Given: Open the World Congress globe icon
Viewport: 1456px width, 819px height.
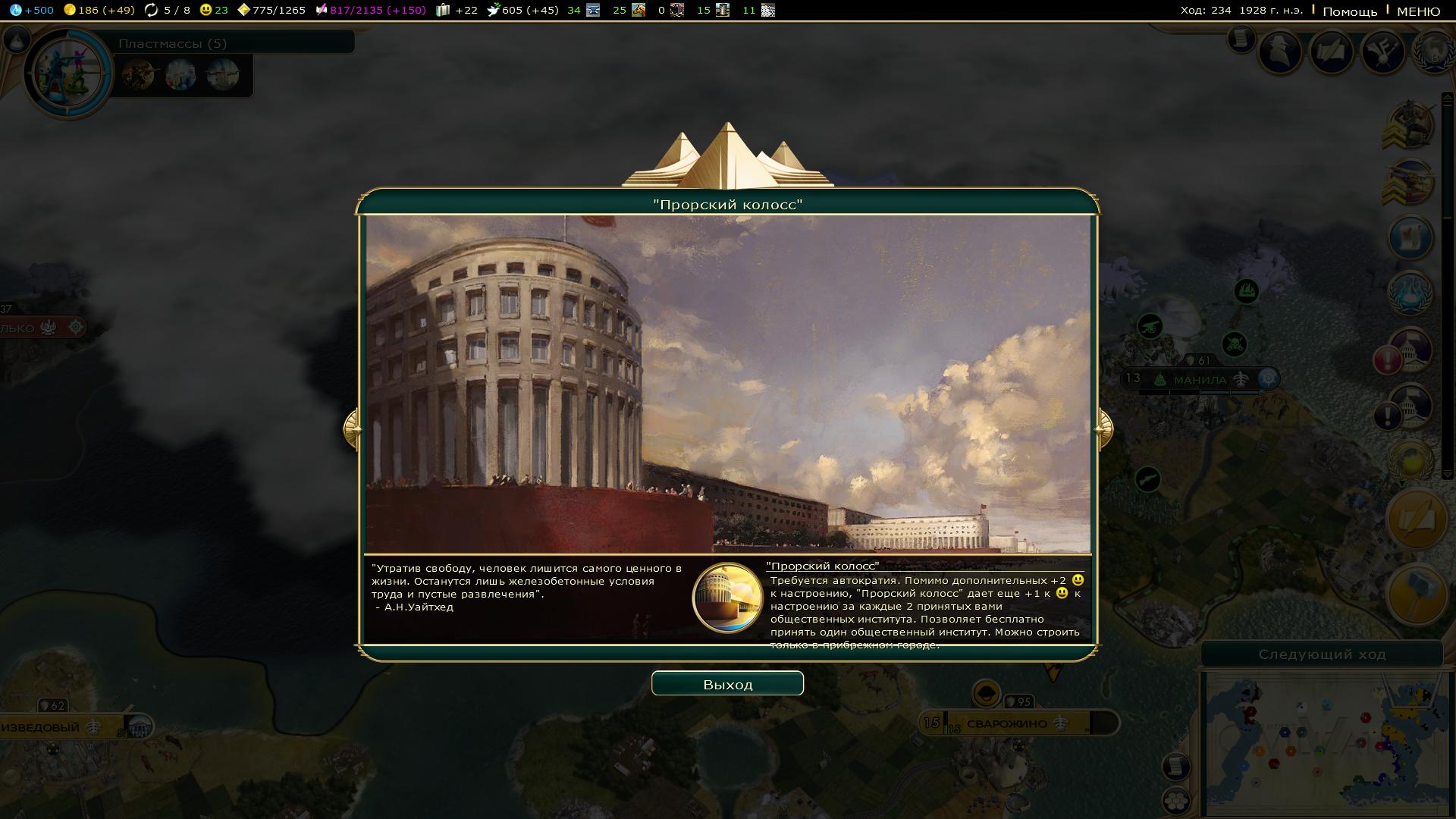Looking at the screenshot, I should tap(1433, 52).
